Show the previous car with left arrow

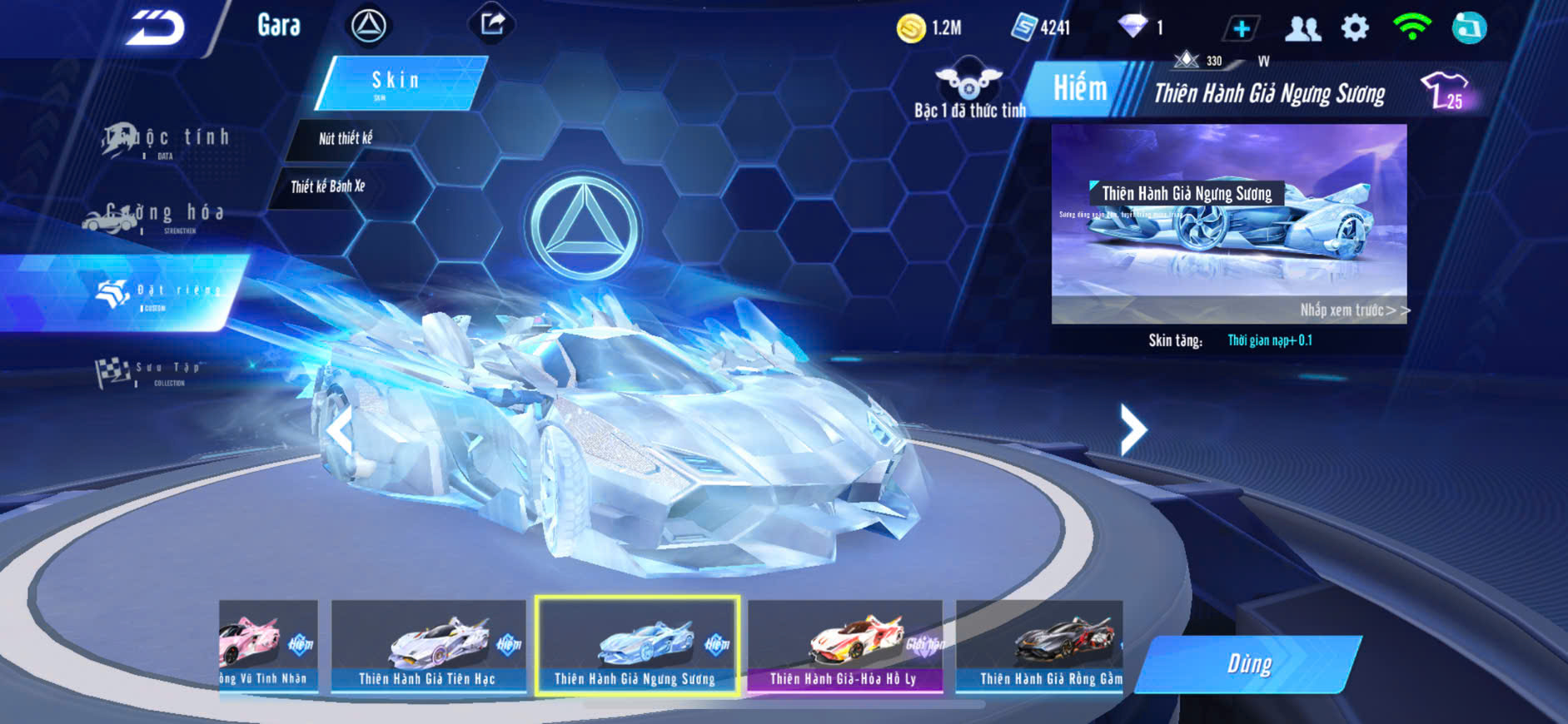[x=339, y=430]
